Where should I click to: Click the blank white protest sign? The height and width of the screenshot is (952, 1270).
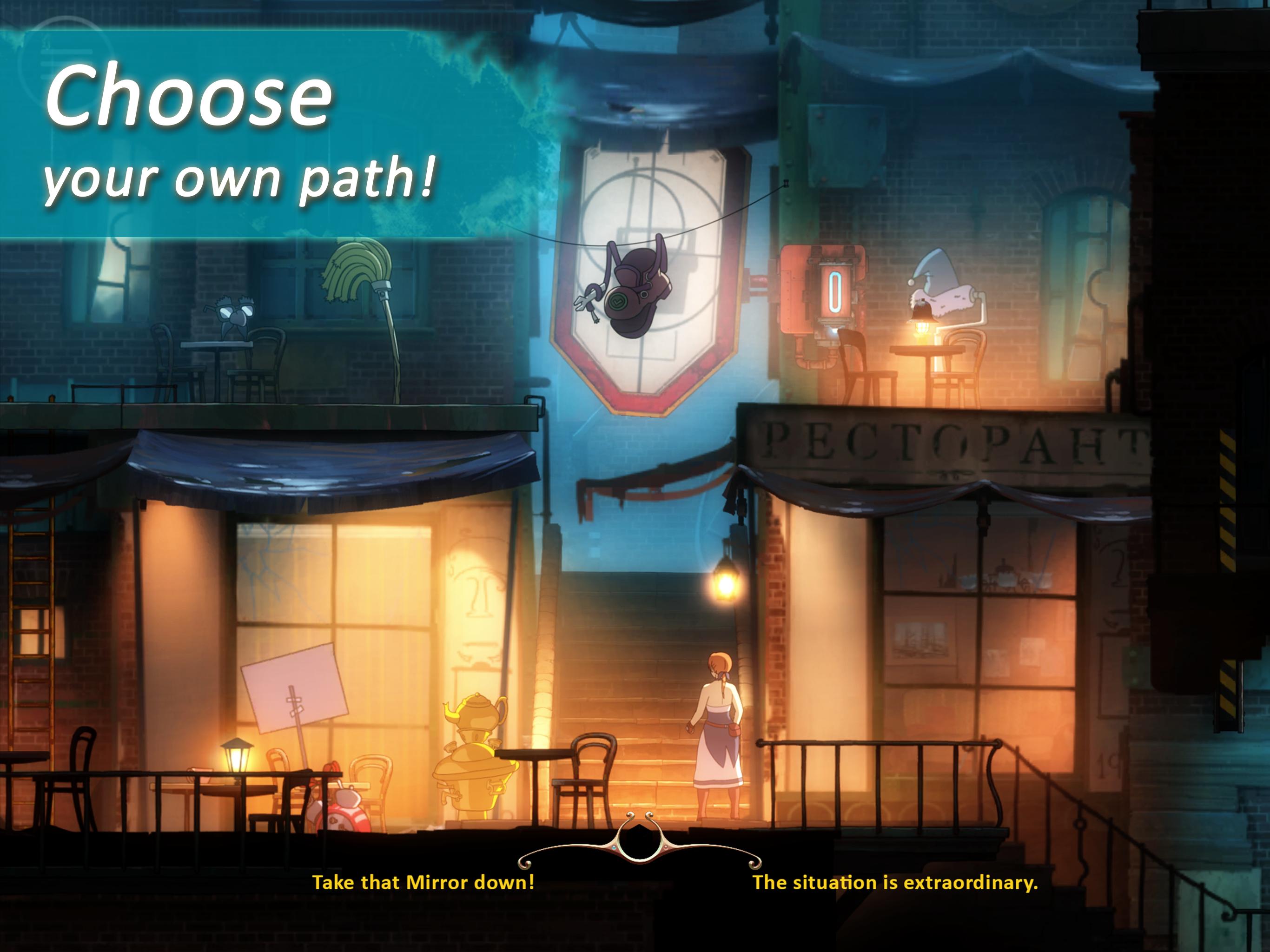pos(295,686)
